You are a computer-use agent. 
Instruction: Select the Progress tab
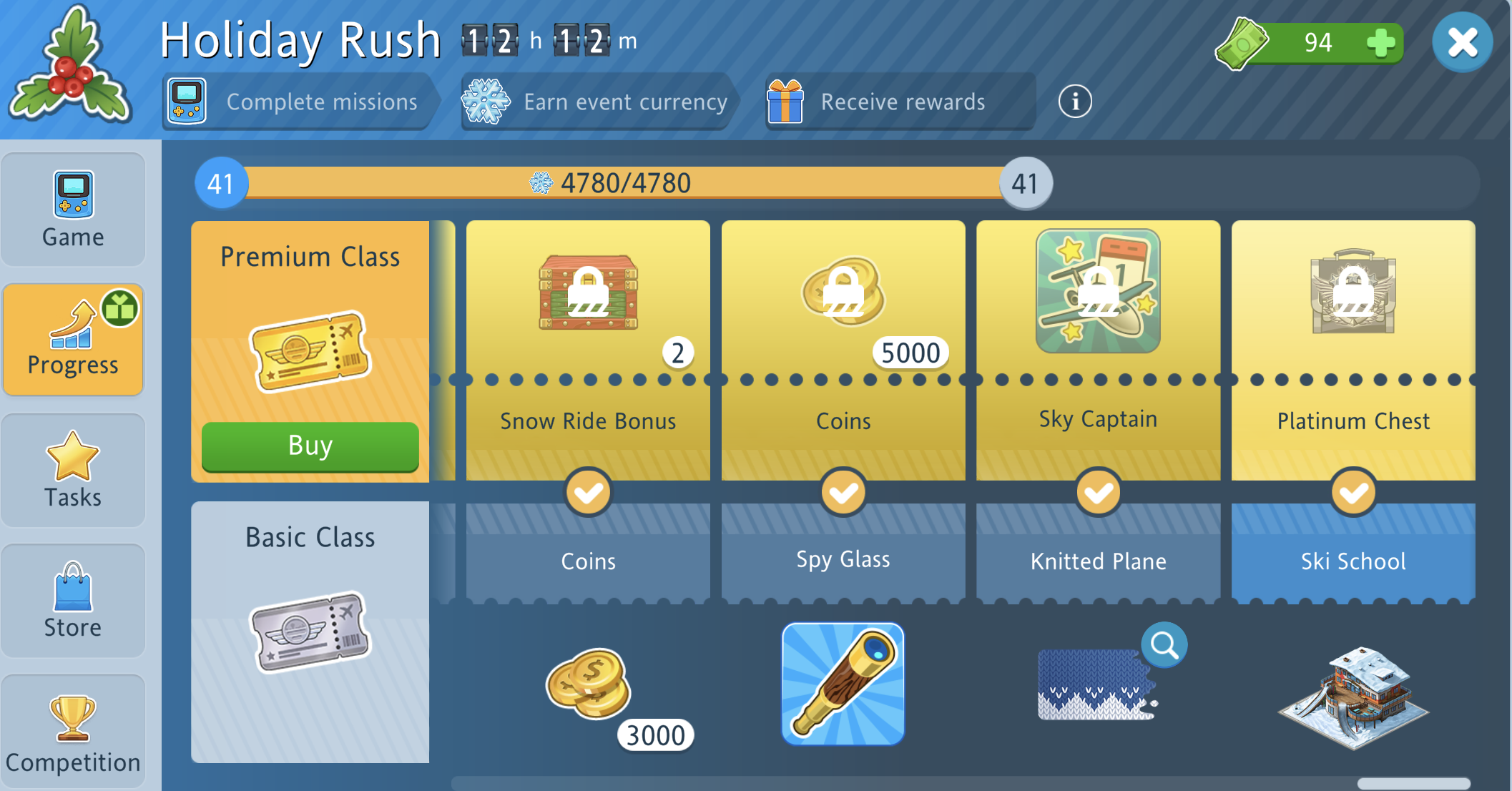tap(73, 340)
